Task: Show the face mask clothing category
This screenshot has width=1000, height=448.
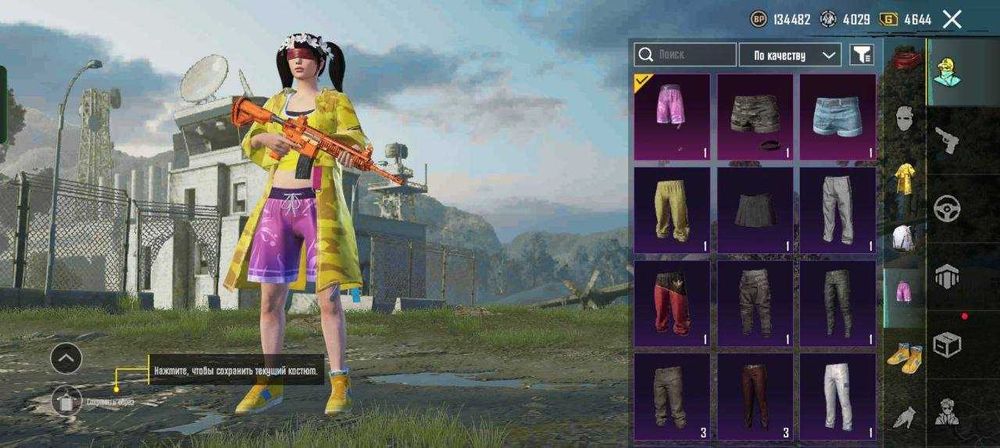Action: point(904,120)
